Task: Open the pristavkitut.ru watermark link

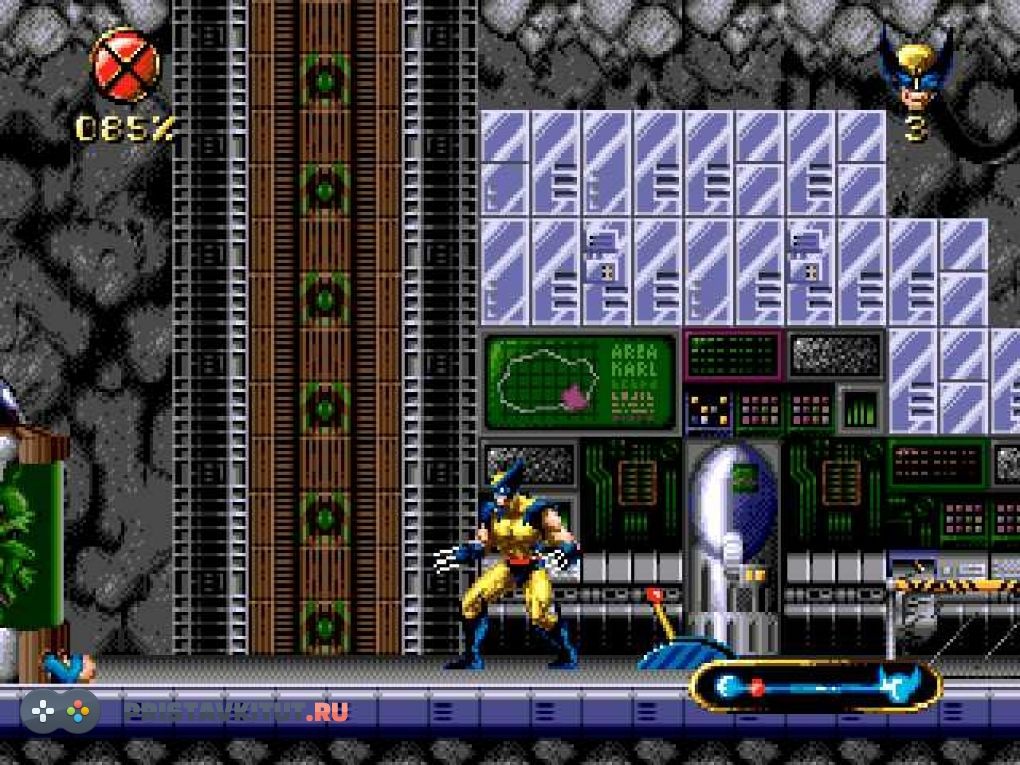Action: click(x=235, y=711)
